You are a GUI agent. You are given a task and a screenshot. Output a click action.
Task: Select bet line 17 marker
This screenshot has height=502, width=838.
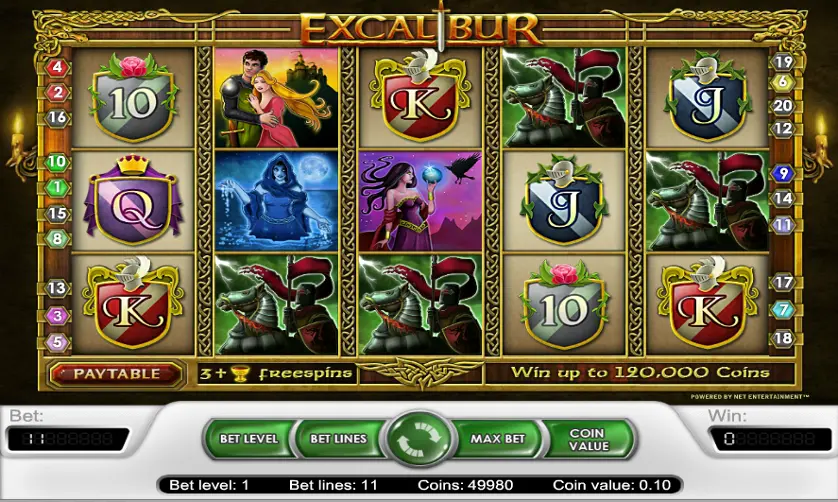click(783, 283)
